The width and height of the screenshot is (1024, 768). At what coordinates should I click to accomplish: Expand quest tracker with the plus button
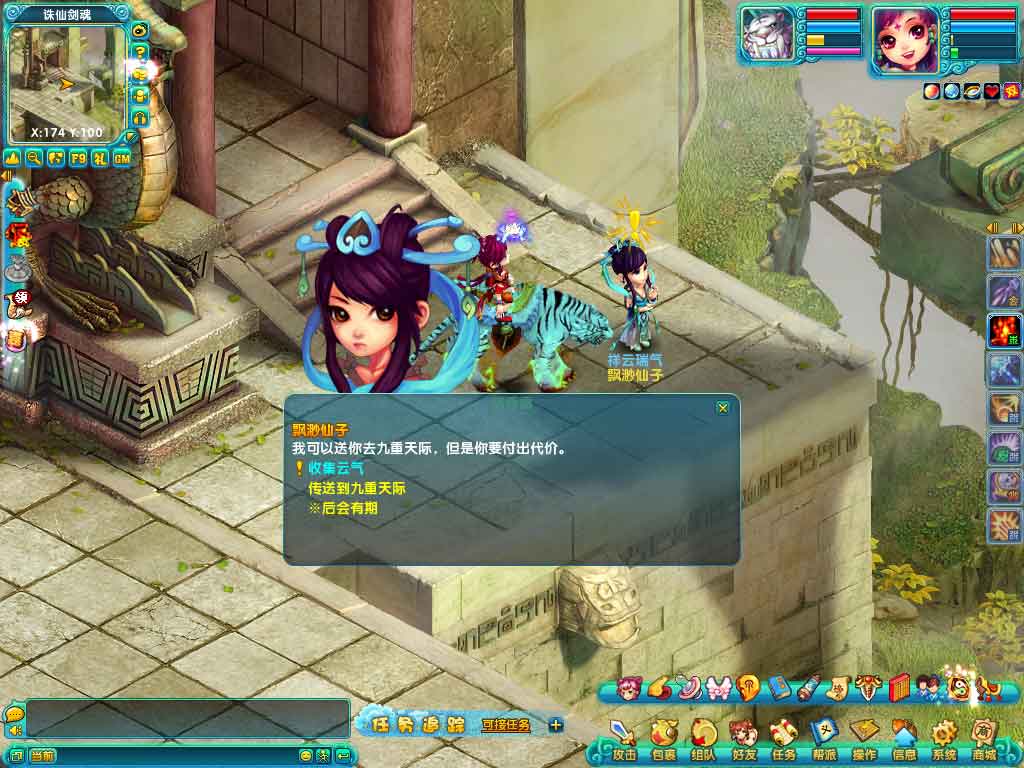pos(556,725)
